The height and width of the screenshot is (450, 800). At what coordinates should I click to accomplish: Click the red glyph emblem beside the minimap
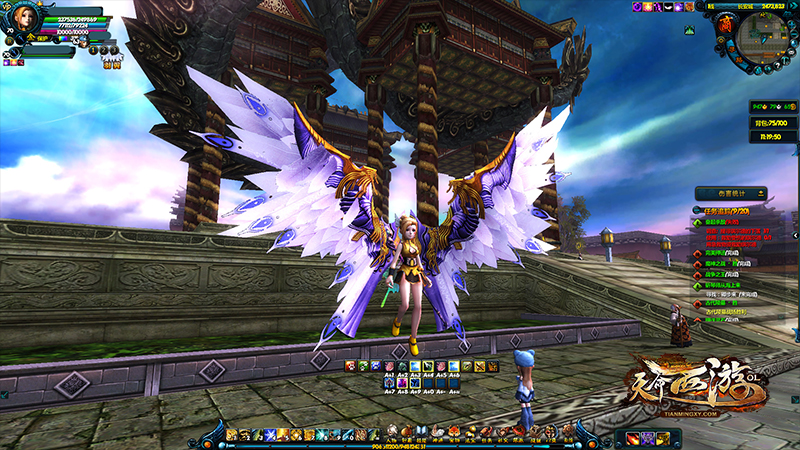pos(725,24)
